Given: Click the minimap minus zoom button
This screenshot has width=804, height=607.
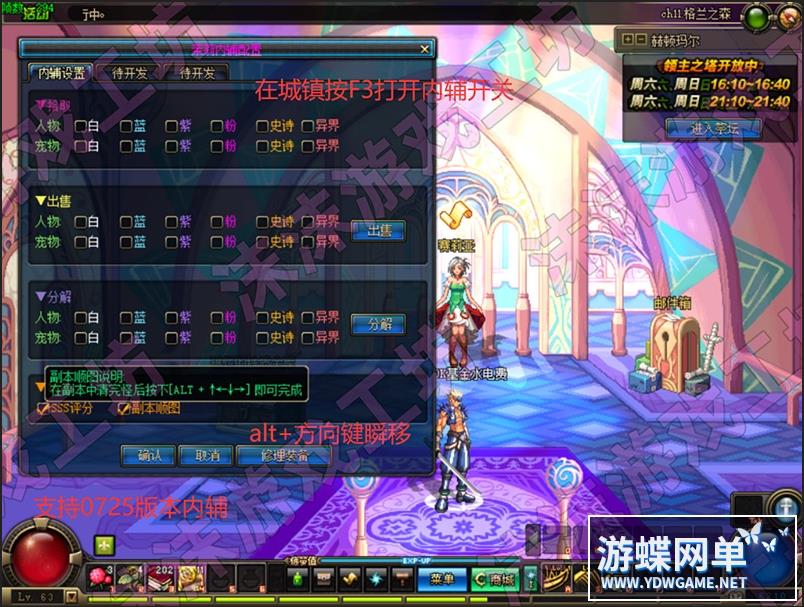Looking at the screenshot, I should pos(640,40).
